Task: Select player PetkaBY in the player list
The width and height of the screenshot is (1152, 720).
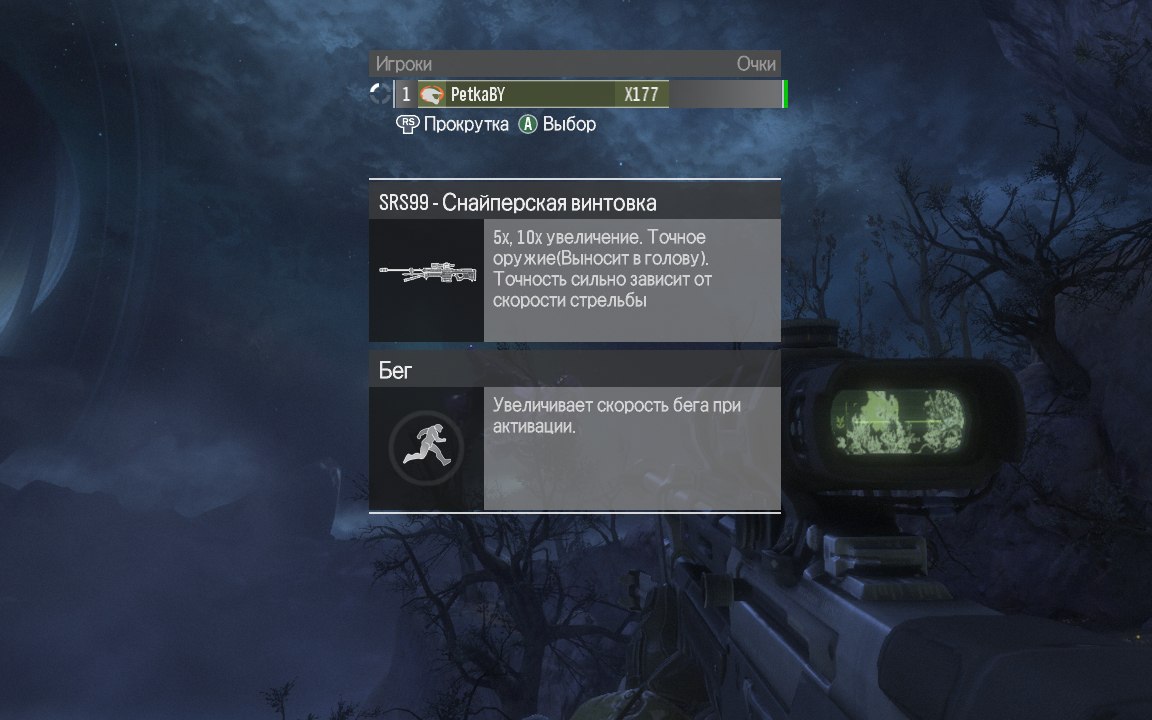Action: [x=530, y=95]
